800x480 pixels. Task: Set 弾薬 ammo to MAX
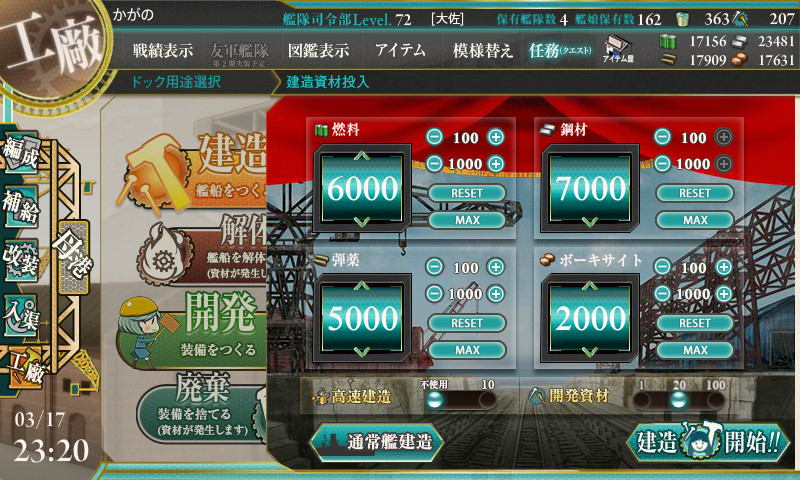click(467, 350)
